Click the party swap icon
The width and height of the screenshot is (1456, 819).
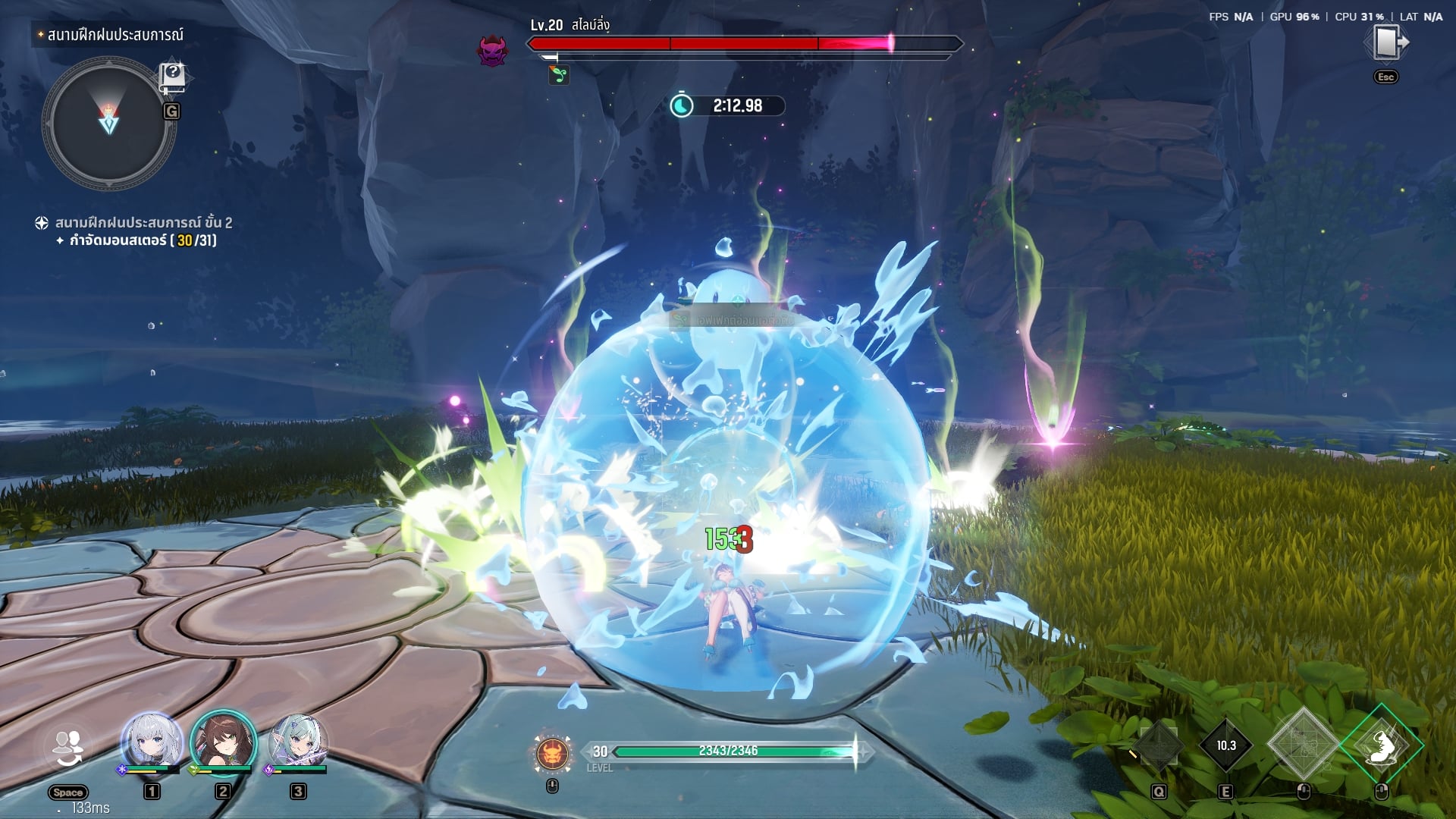tap(68, 748)
